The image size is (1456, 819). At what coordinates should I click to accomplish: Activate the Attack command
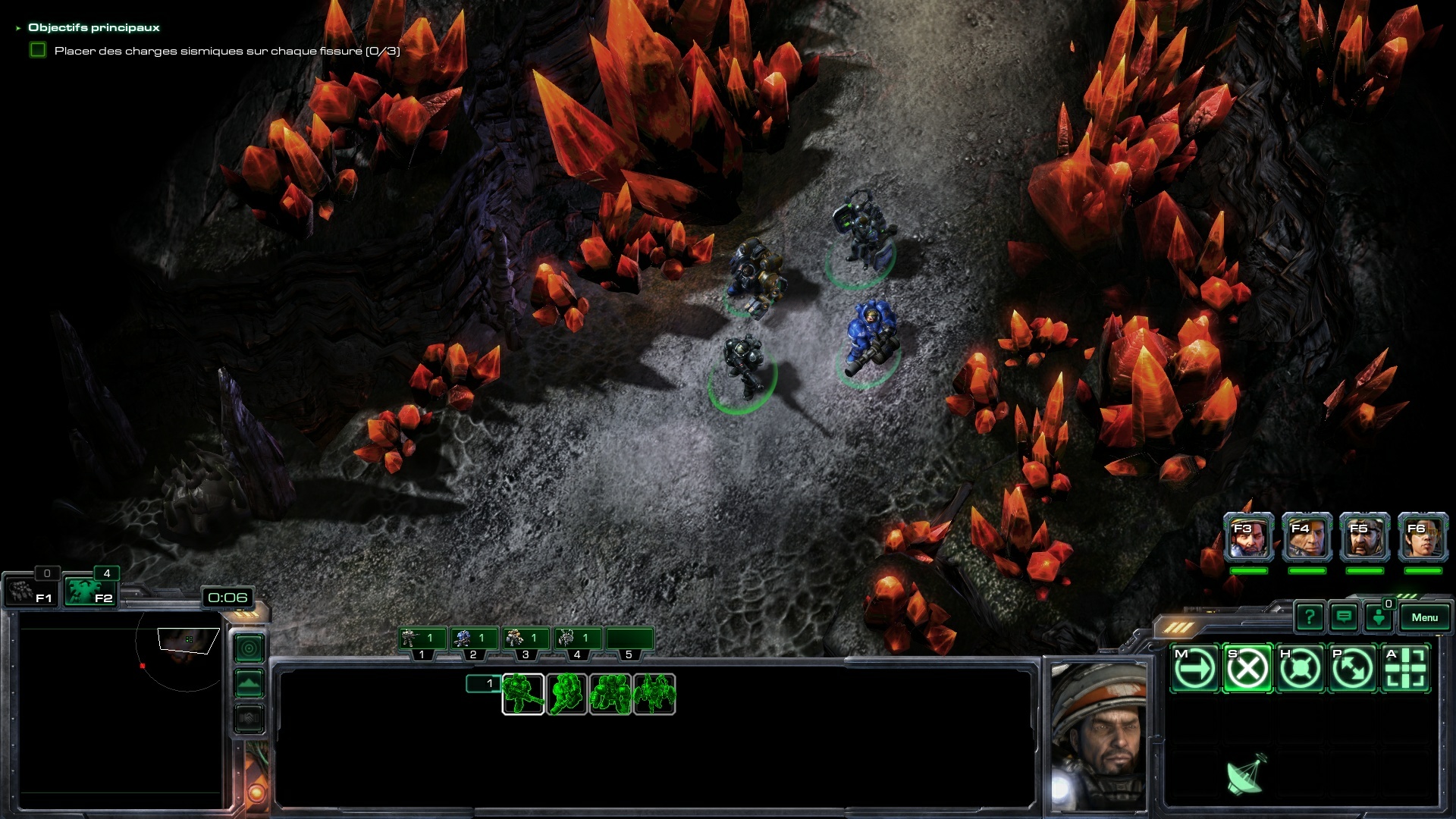(x=1406, y=669)
